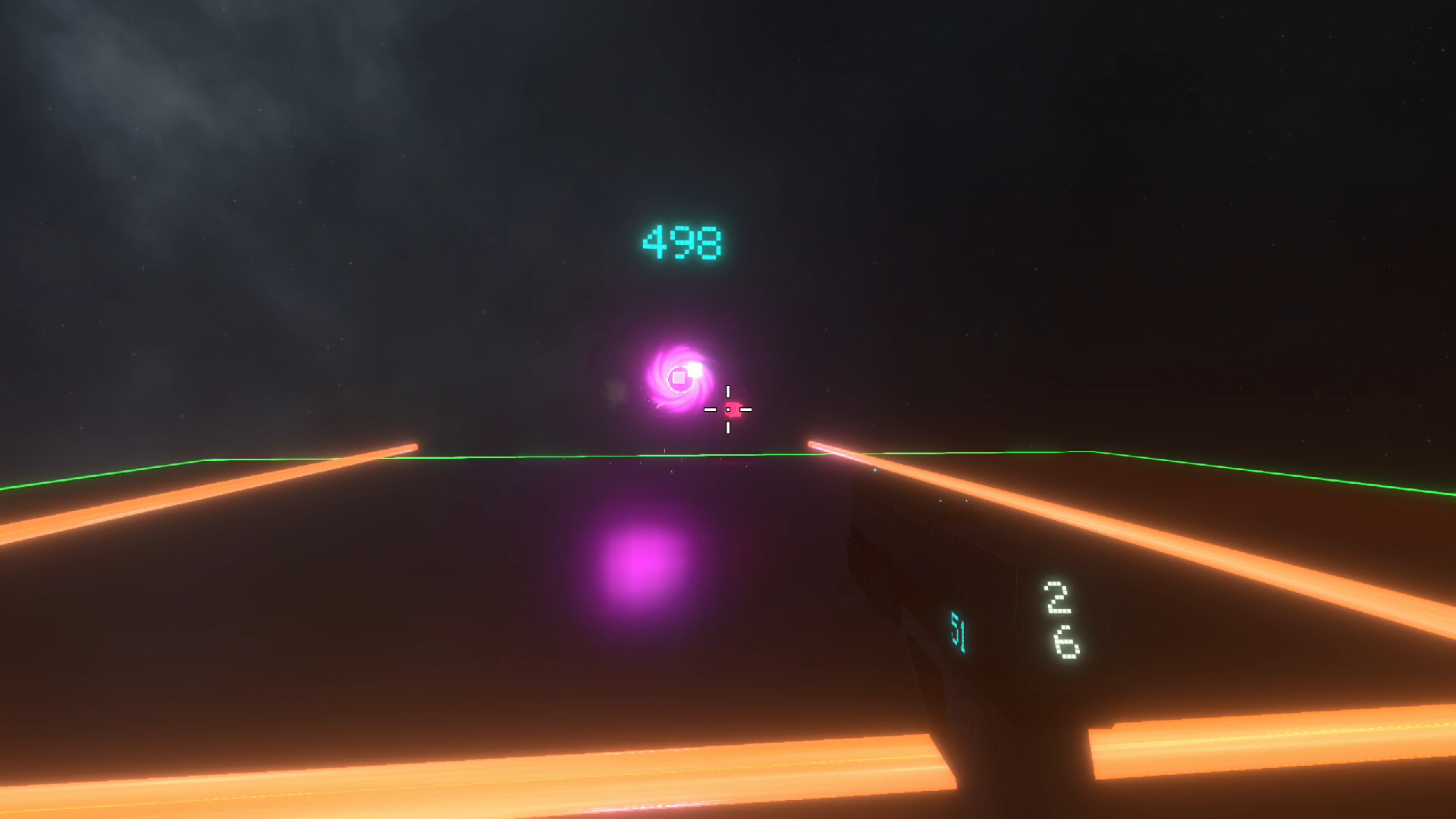
Task: Click the small center dot of the crosshair
Action: click(x=728, y=409)
